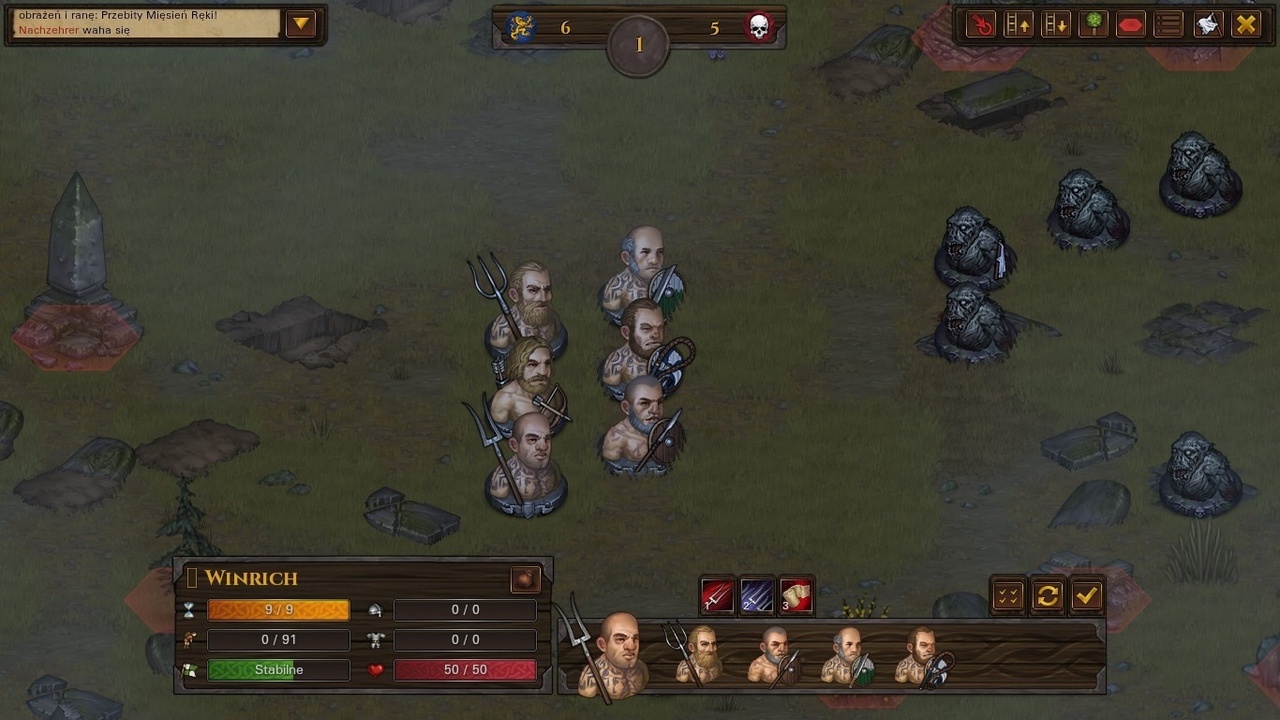Open Winrich's bag via the pouch icon
Image resolution: width=1280 pixels, height=720 pixels.
tap(525, 579)
